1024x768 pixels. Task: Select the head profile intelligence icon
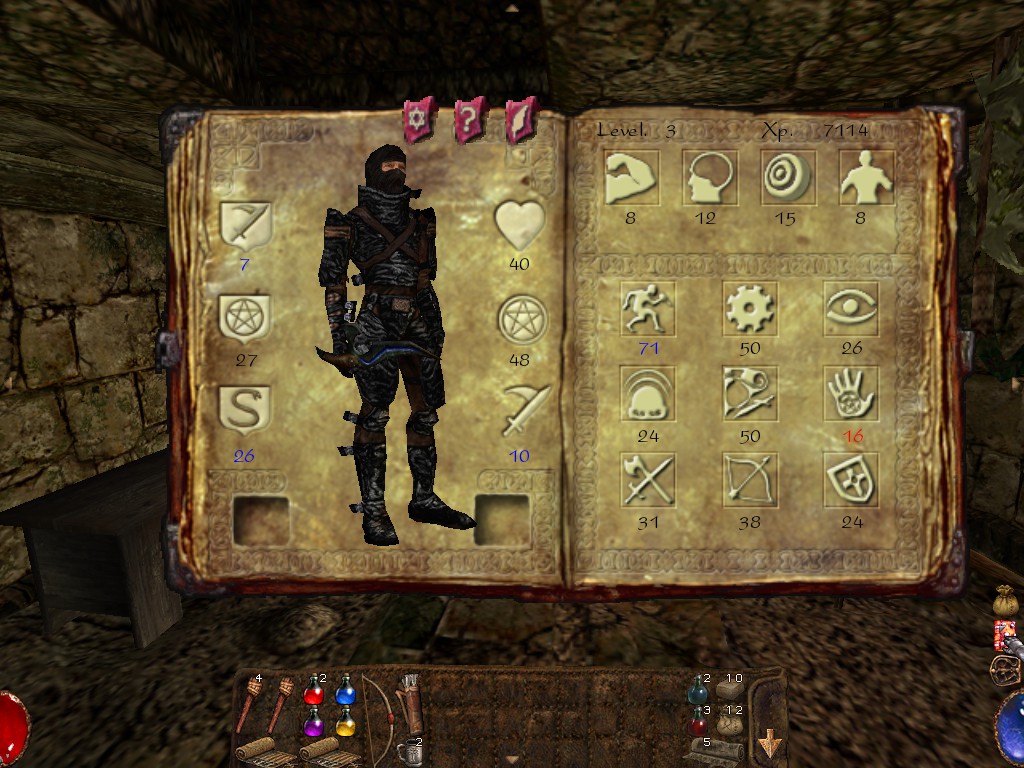[x=709, y=178]
